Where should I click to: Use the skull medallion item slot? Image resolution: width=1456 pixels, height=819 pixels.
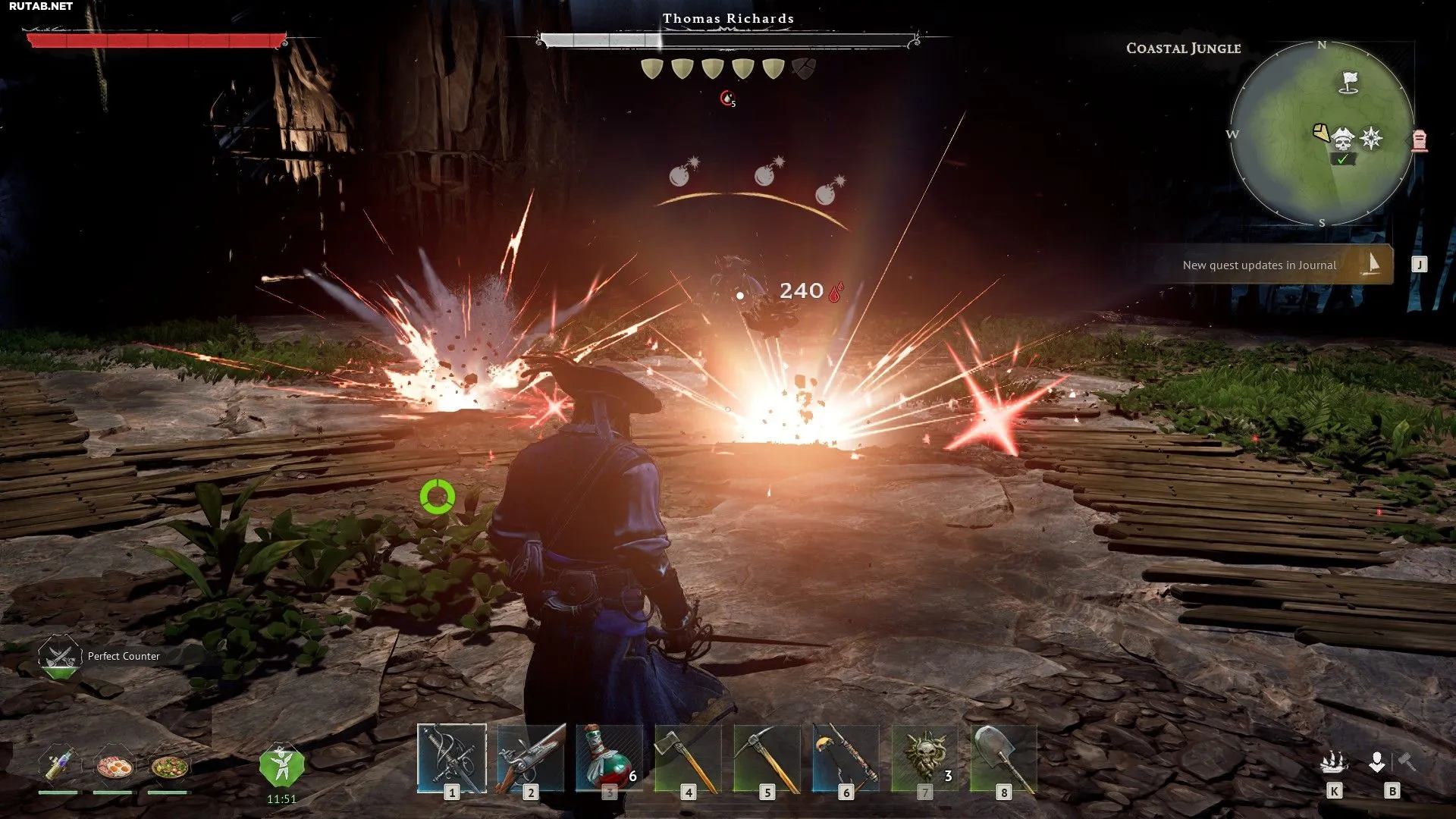click(x=924, y=758)
